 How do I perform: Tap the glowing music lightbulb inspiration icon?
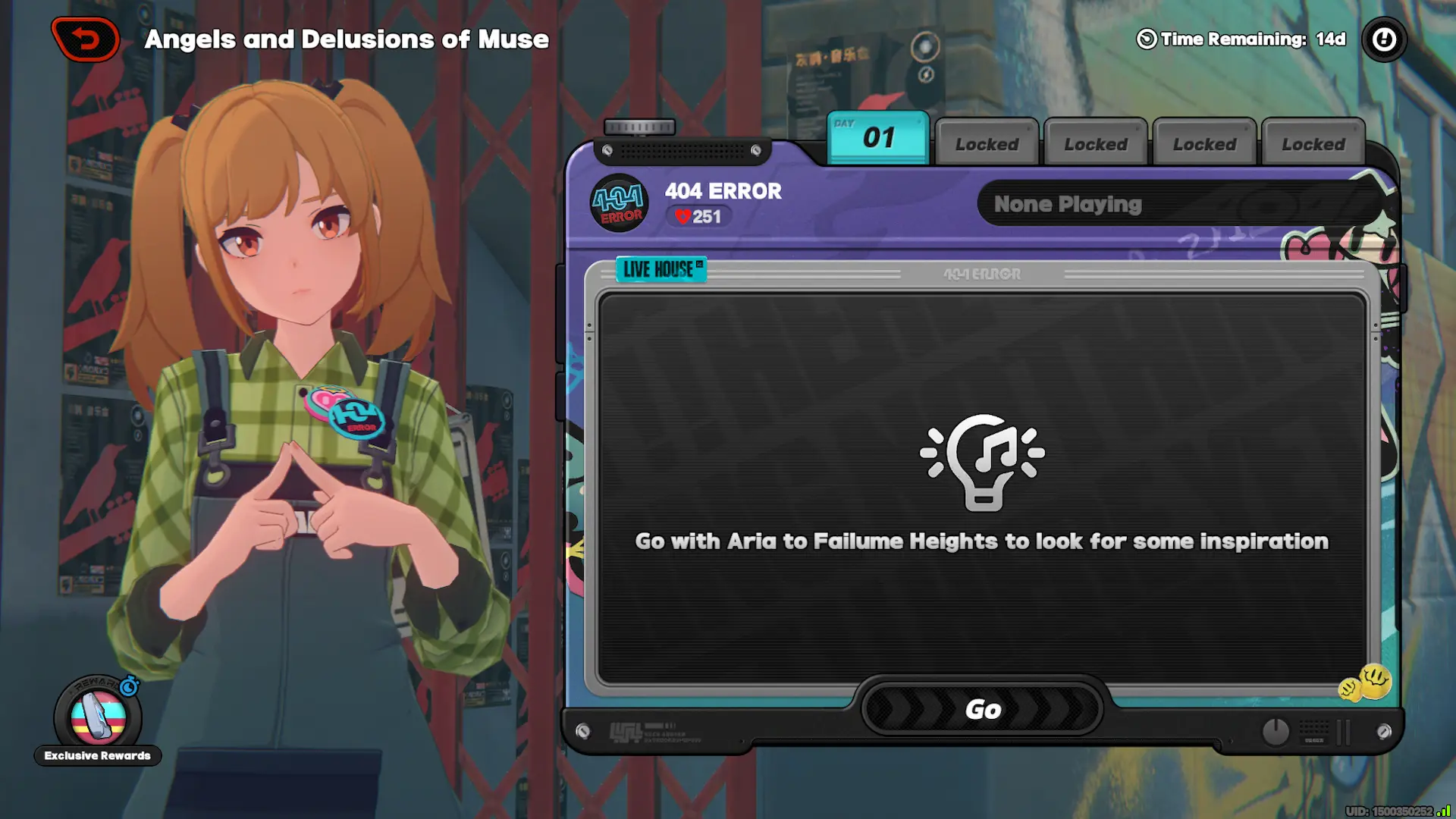984,463
